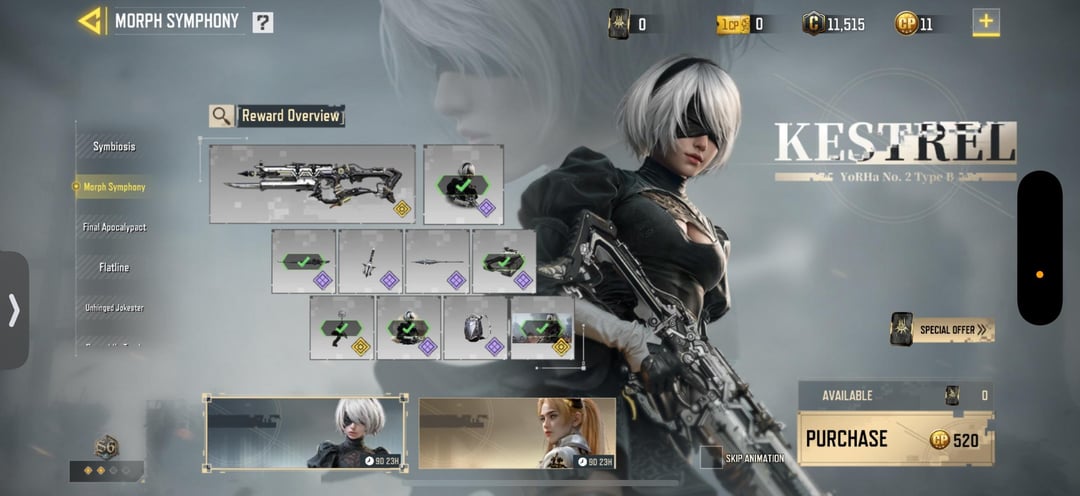The image size is (1080, 496).
Task: Expand the left side panel arrow
Action: 14,310
